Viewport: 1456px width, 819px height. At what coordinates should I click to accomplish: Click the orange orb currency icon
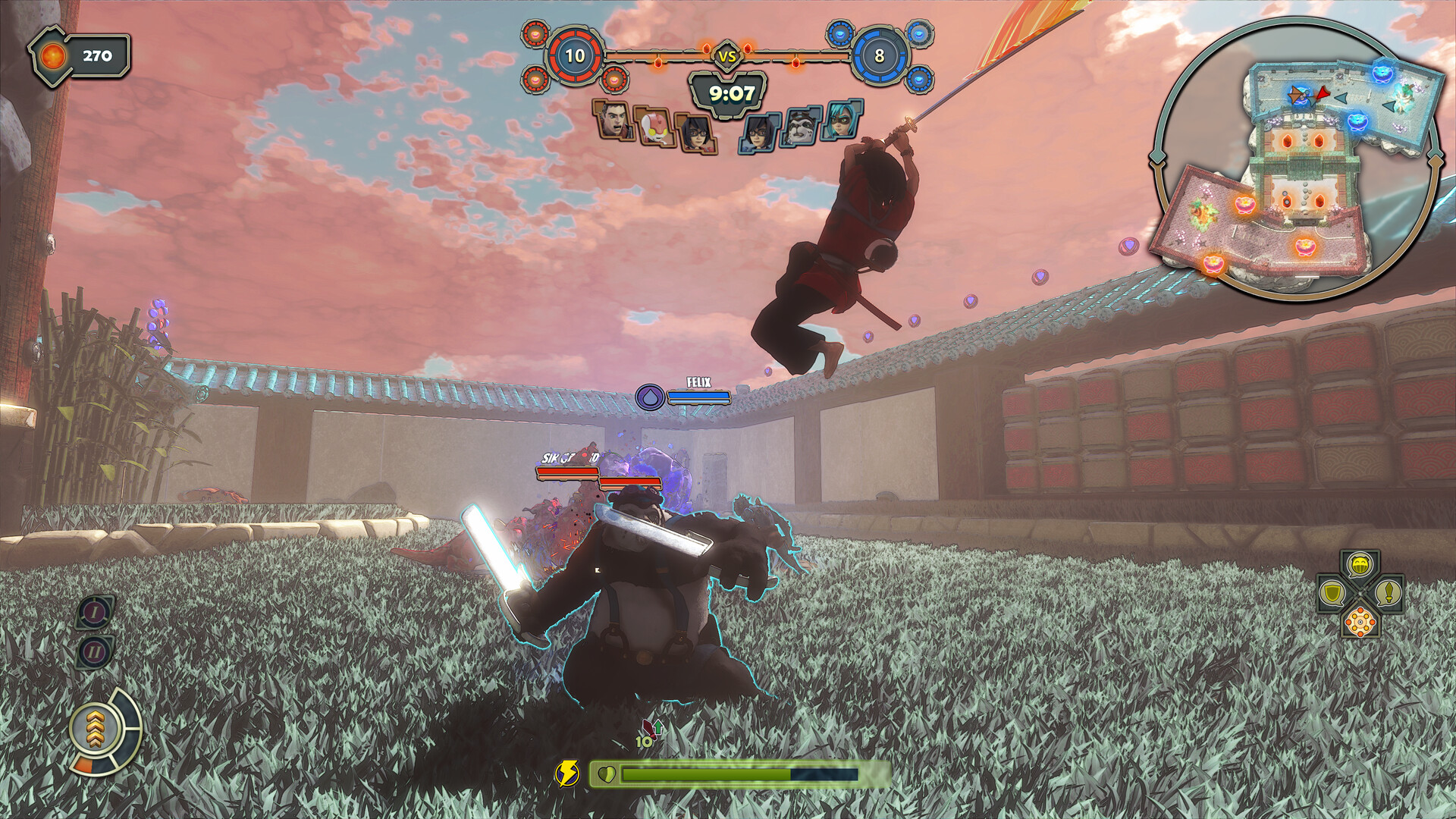click(x=55, y=55)
